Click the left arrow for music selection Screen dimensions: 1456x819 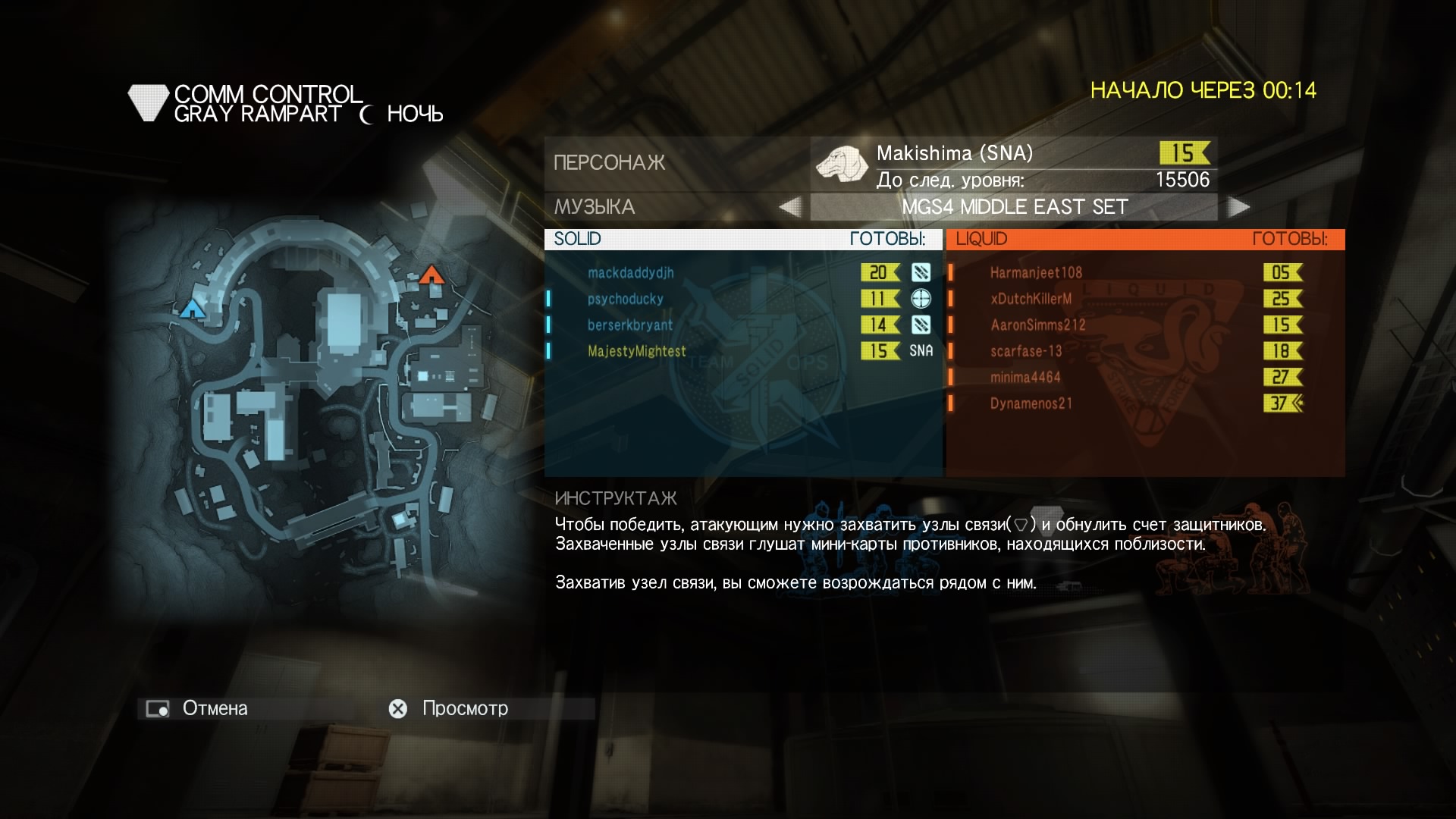[x=790, y=207]
